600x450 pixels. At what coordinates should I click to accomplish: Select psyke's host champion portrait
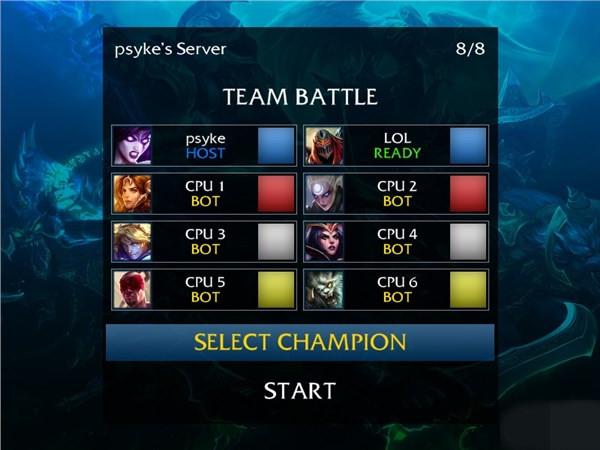[x=130, y=145]
